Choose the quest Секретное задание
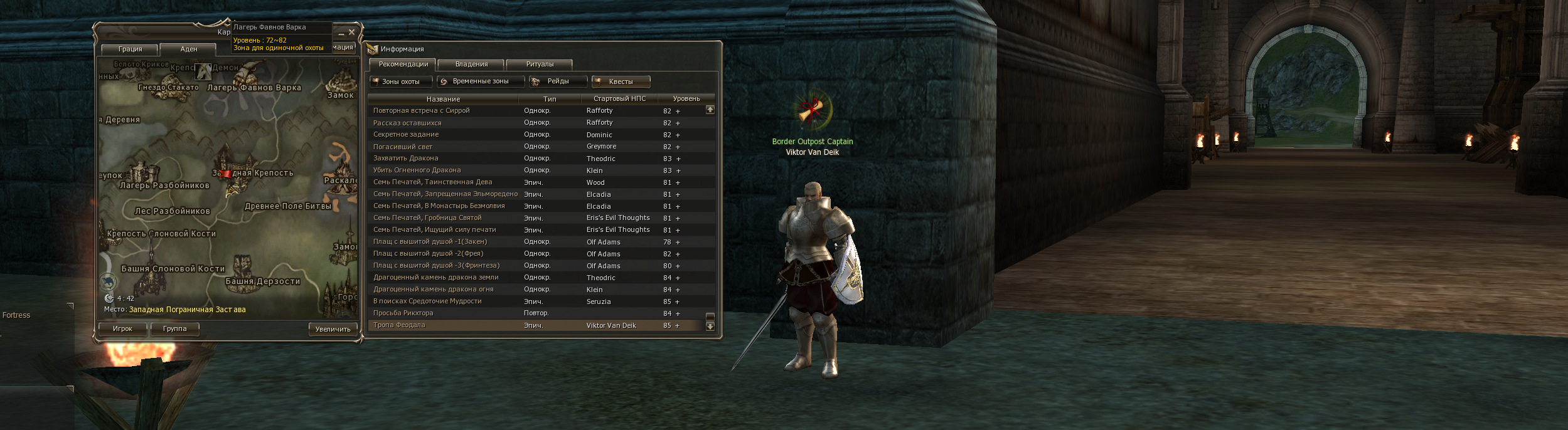Viewport: 1568px width, 430px height. coord(406,135)
